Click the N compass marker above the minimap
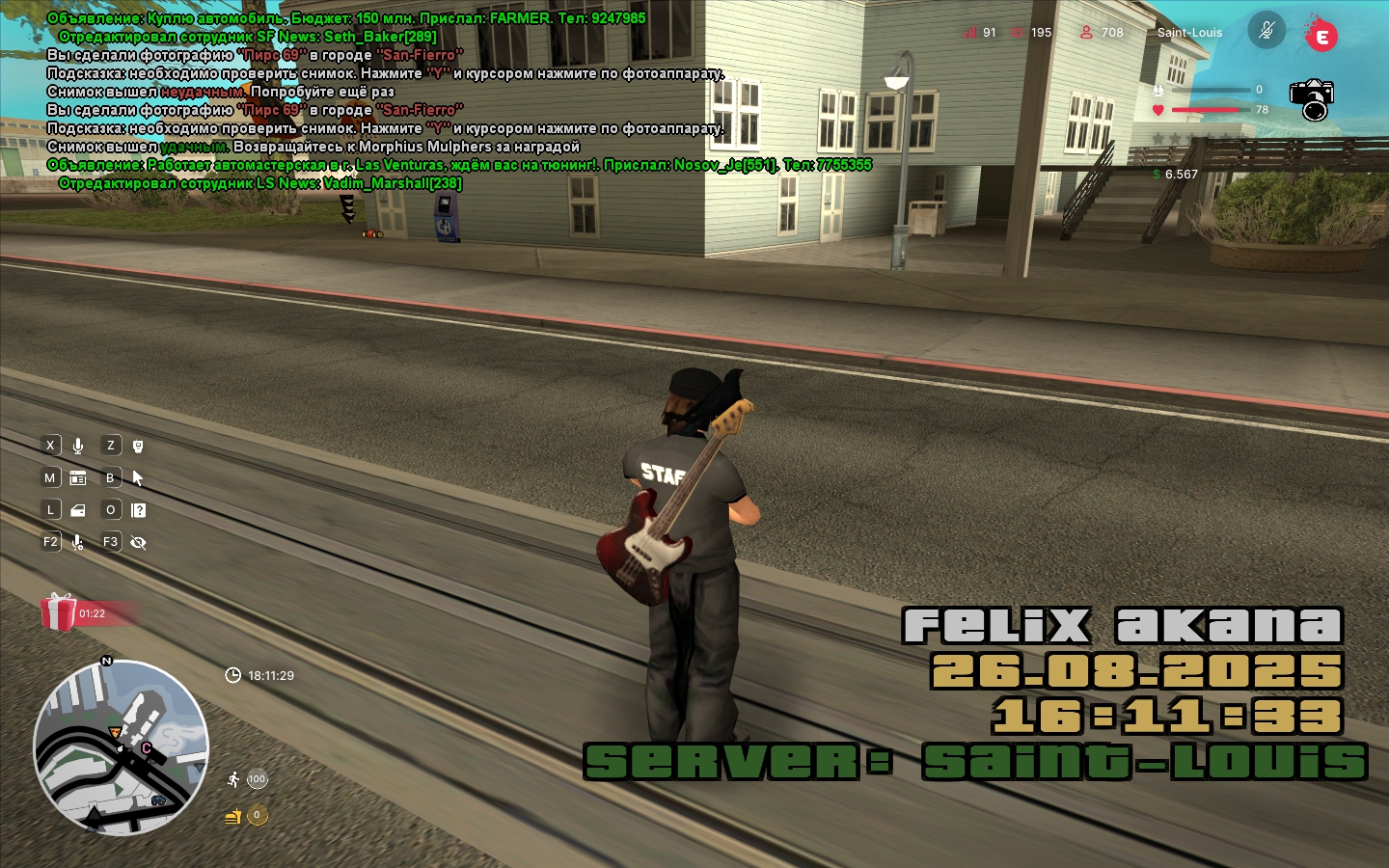Viewport: 1389px width, 868px height. [x=107, y=661]
